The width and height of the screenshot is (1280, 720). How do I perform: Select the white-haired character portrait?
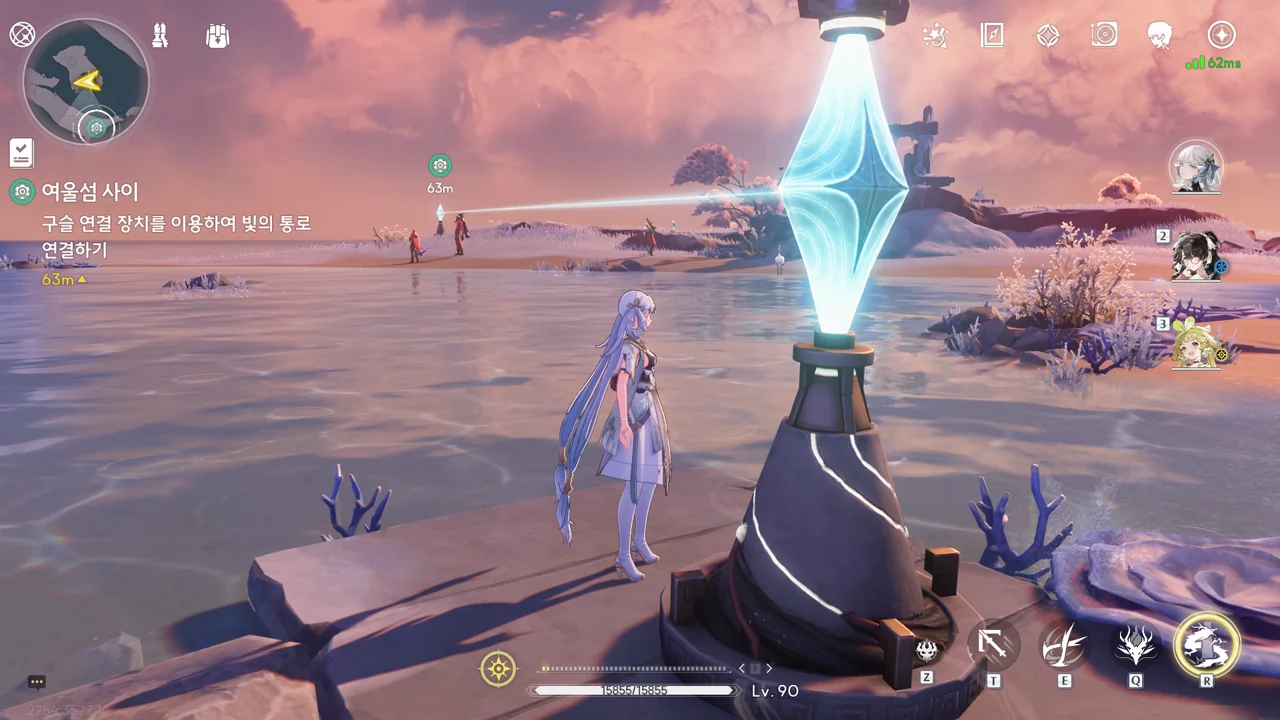pos(1196,167)
